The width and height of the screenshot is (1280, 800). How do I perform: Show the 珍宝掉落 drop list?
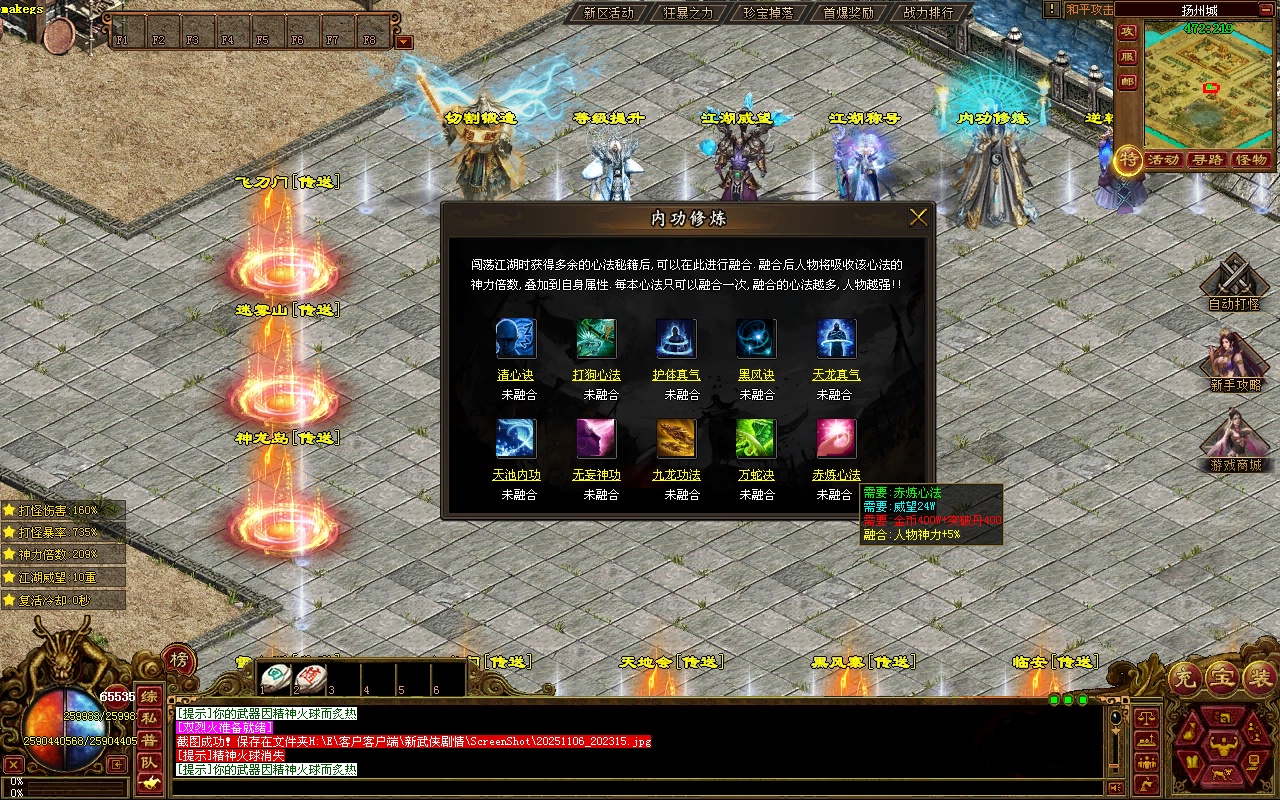[x=768, y=13]
